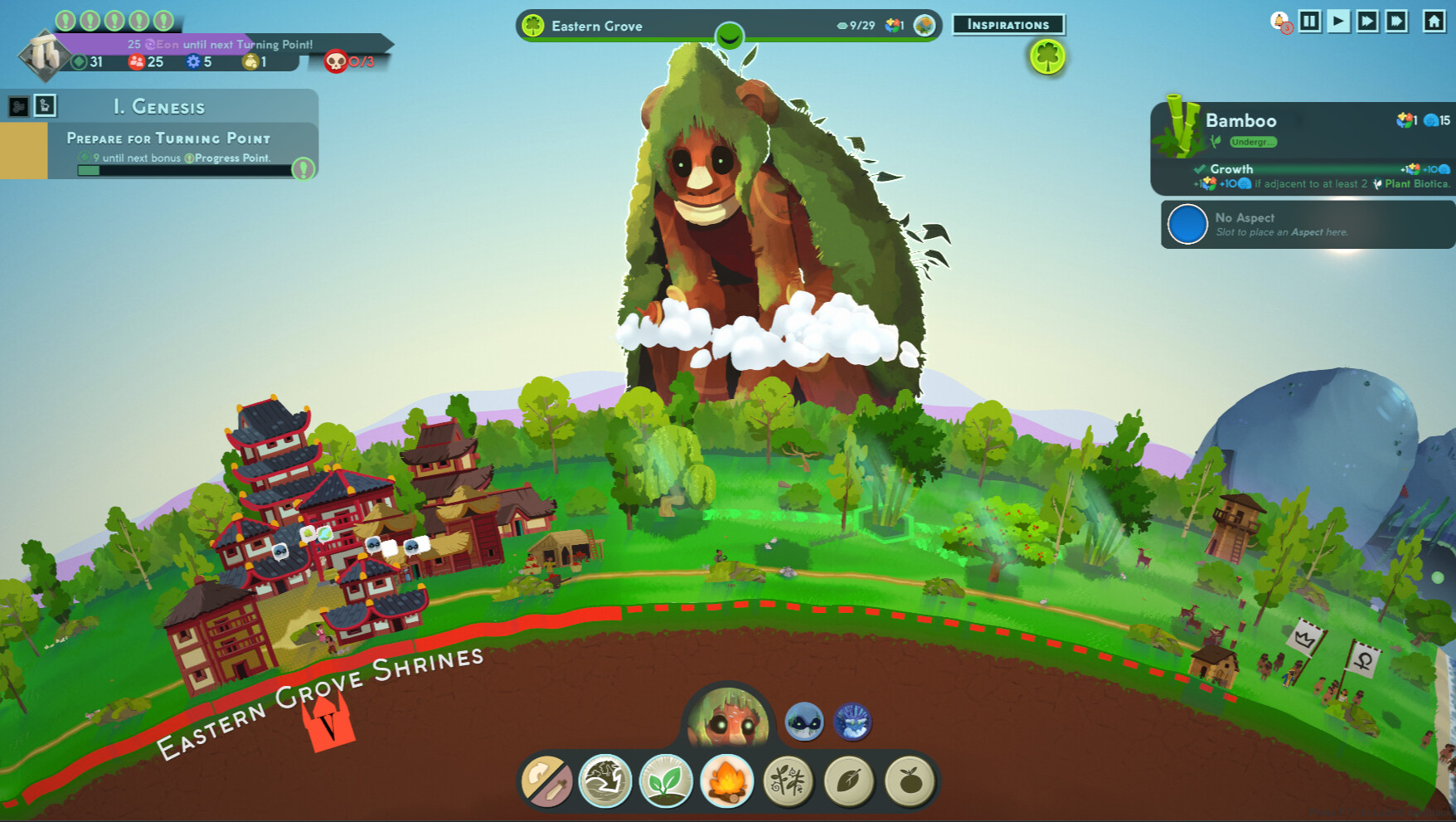Toggle the arm and sword mode button

tap(546, 781)
